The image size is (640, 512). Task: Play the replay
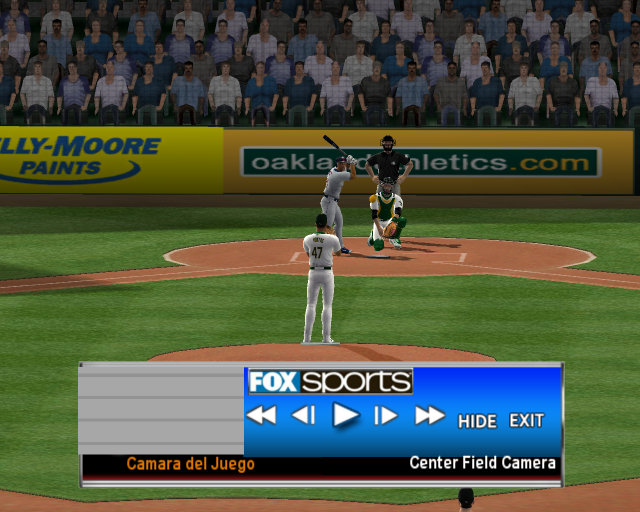point(345,415)
